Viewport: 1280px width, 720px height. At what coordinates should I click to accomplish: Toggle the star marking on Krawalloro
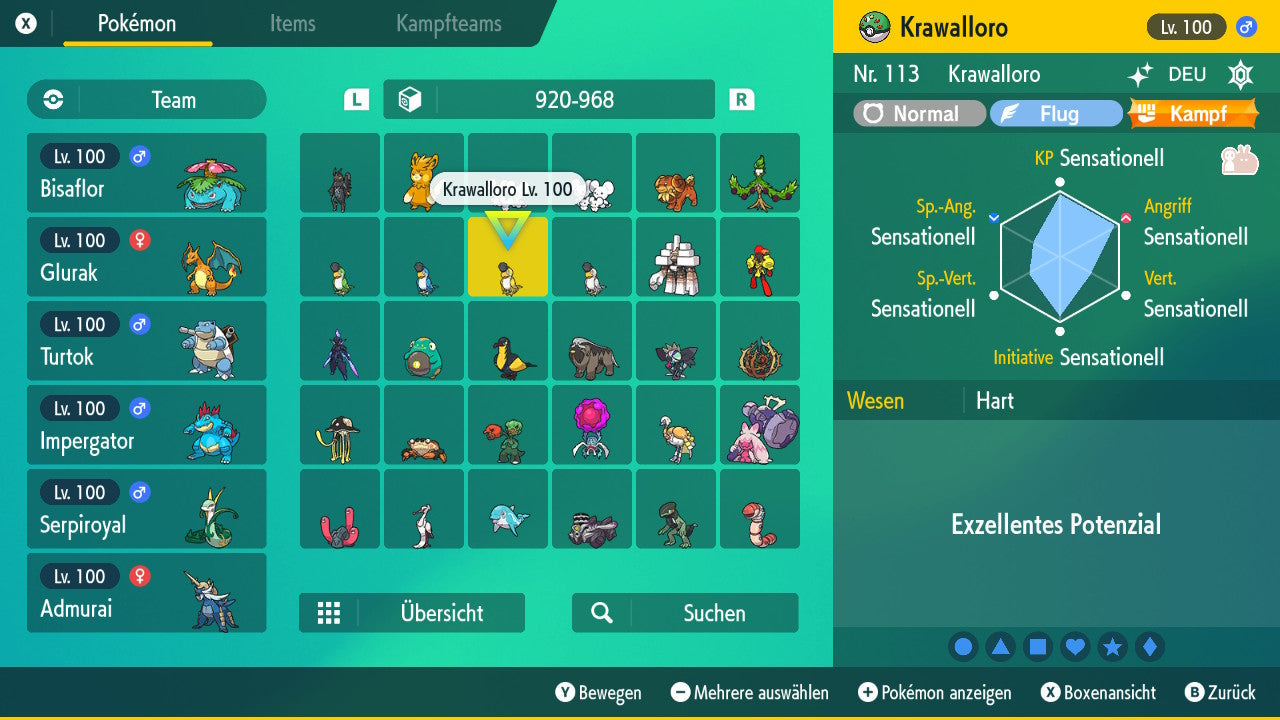coord(1113,646)
